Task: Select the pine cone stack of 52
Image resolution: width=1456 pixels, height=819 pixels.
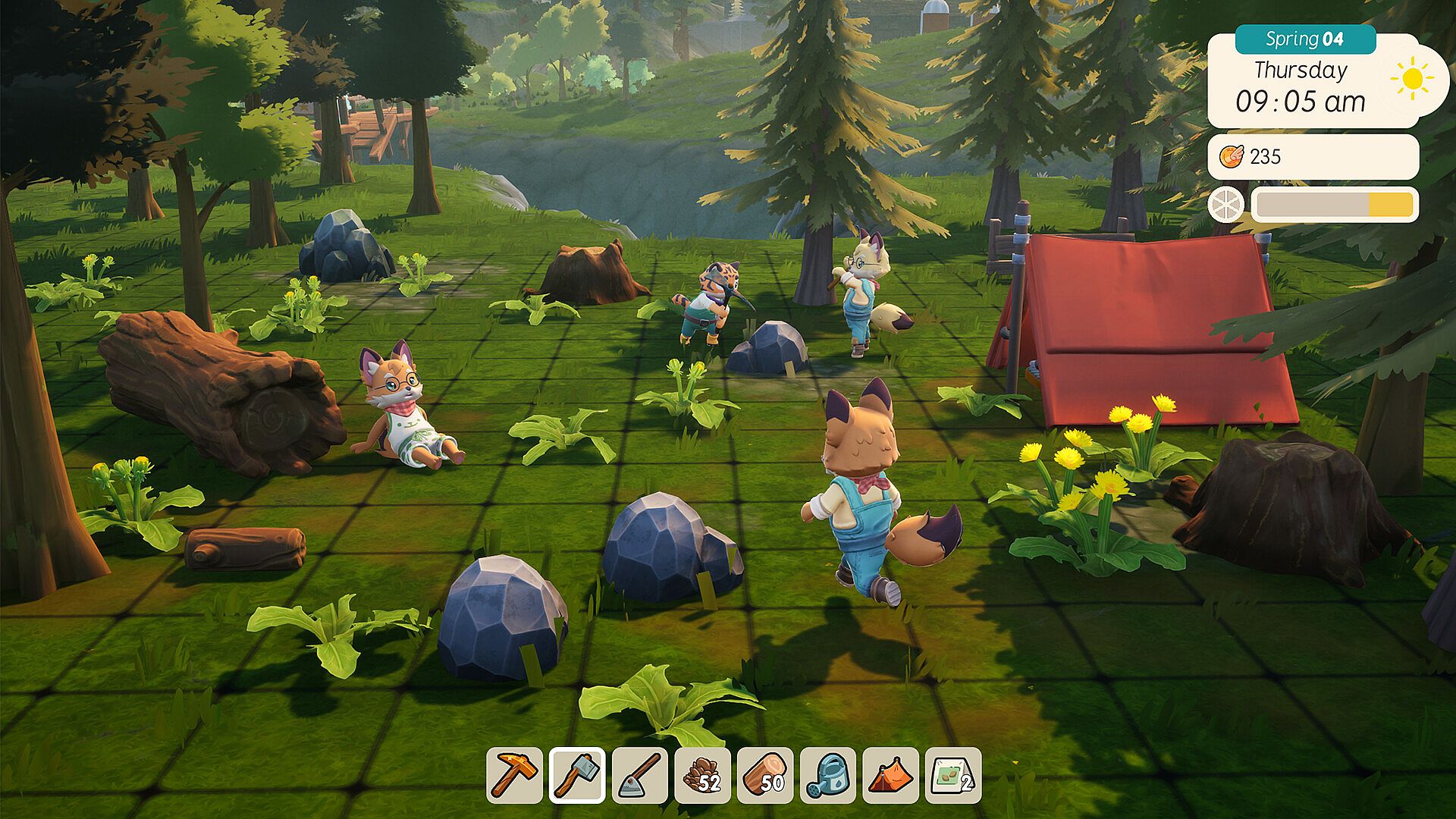Action: (x=703, y=775)
